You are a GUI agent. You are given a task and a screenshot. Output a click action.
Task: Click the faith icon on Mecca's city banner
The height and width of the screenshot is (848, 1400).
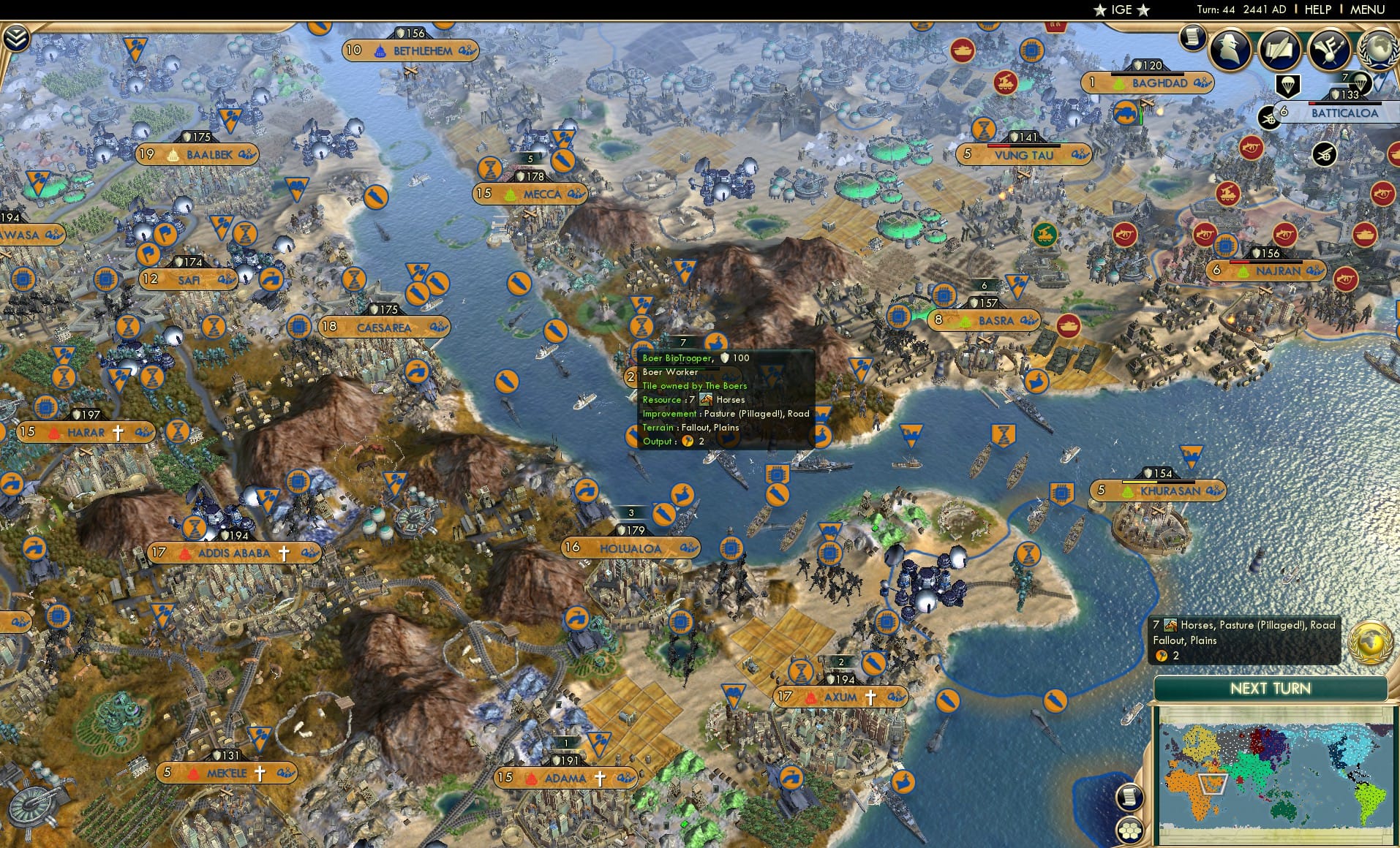pos(509,194)
